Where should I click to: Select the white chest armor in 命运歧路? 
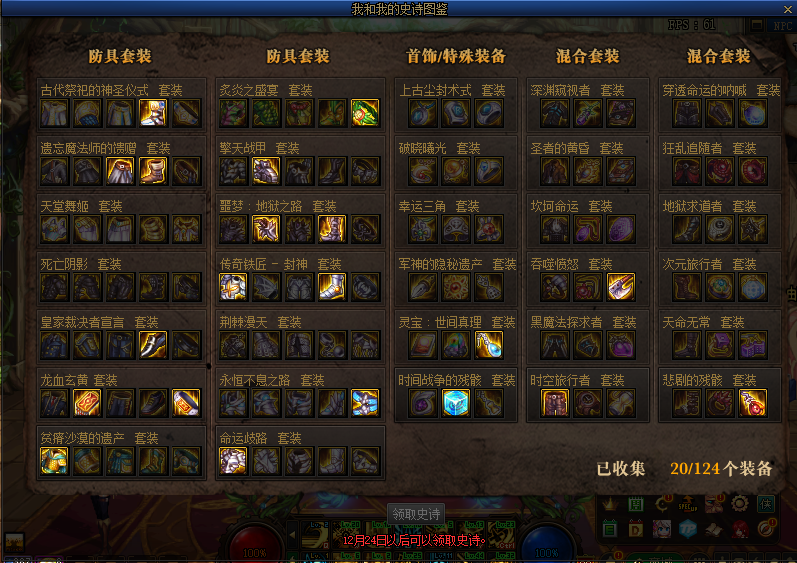(233, 461)
